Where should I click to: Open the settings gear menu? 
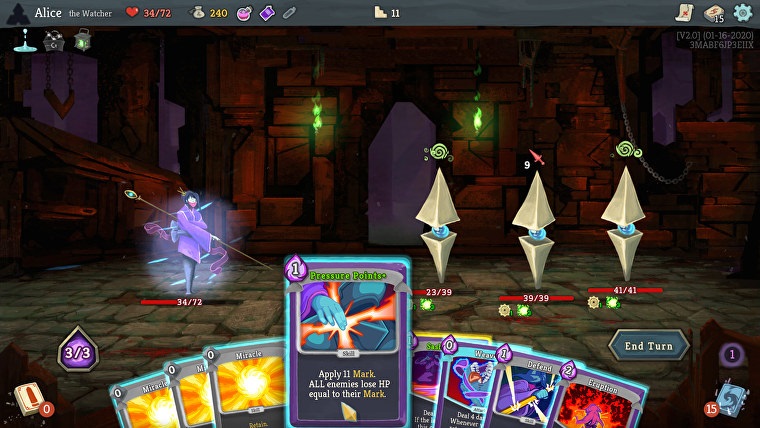point(742,13)
